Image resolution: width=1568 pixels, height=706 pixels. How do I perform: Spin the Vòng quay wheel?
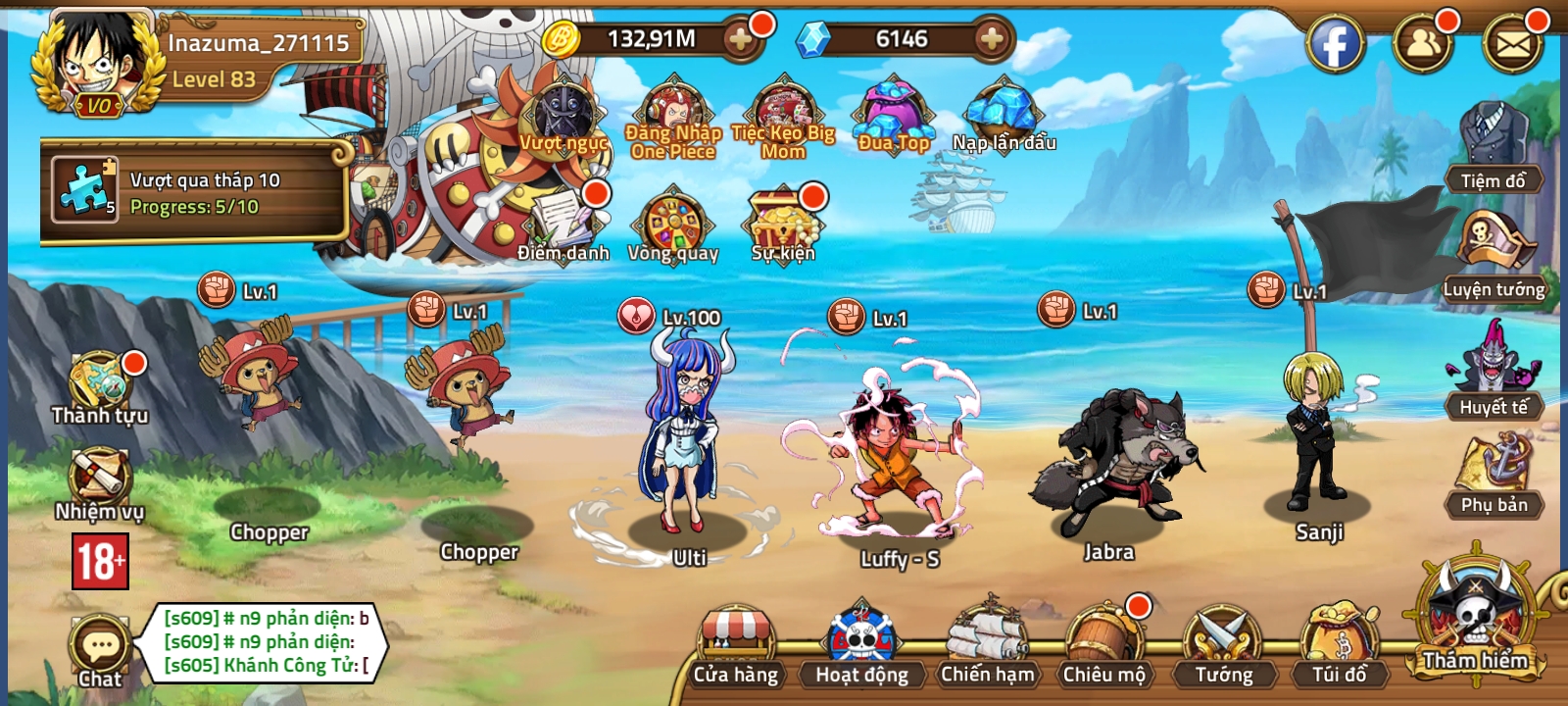[x=676, y=221]
